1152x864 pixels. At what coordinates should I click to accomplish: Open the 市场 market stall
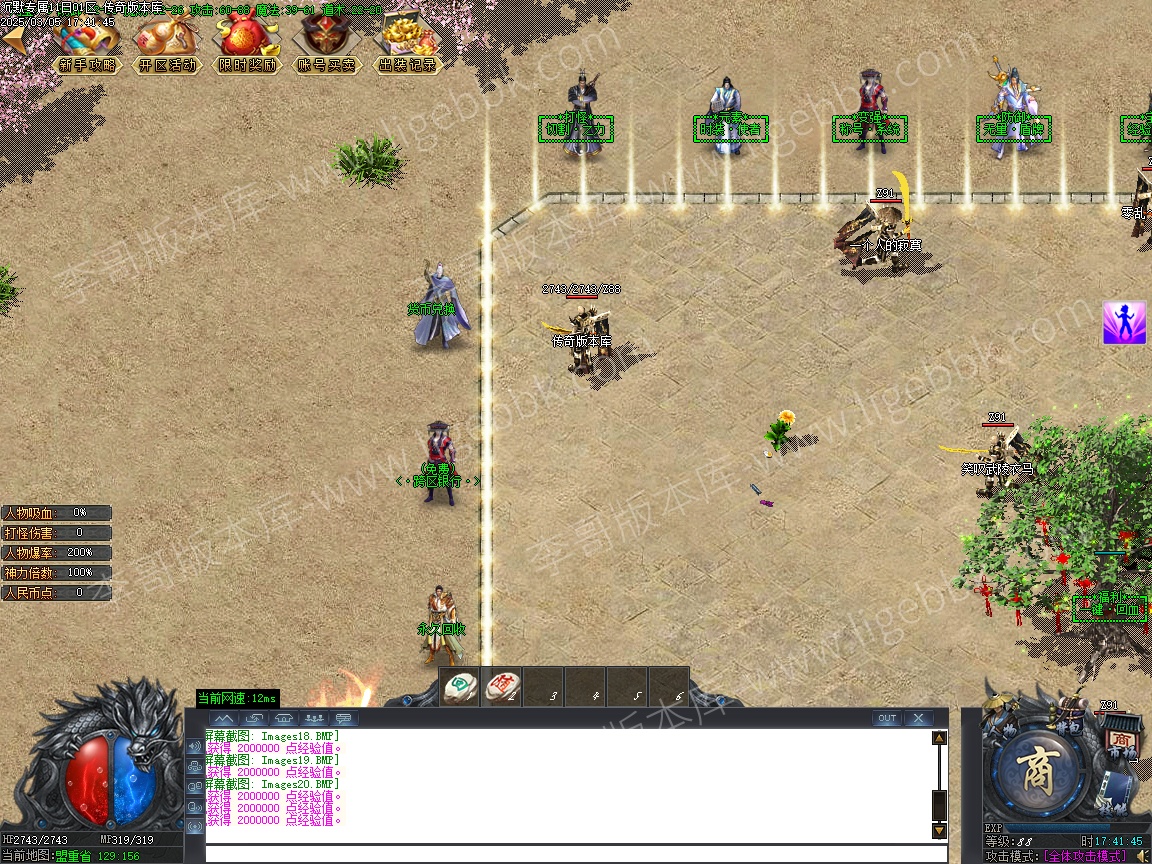[1120, 741]
